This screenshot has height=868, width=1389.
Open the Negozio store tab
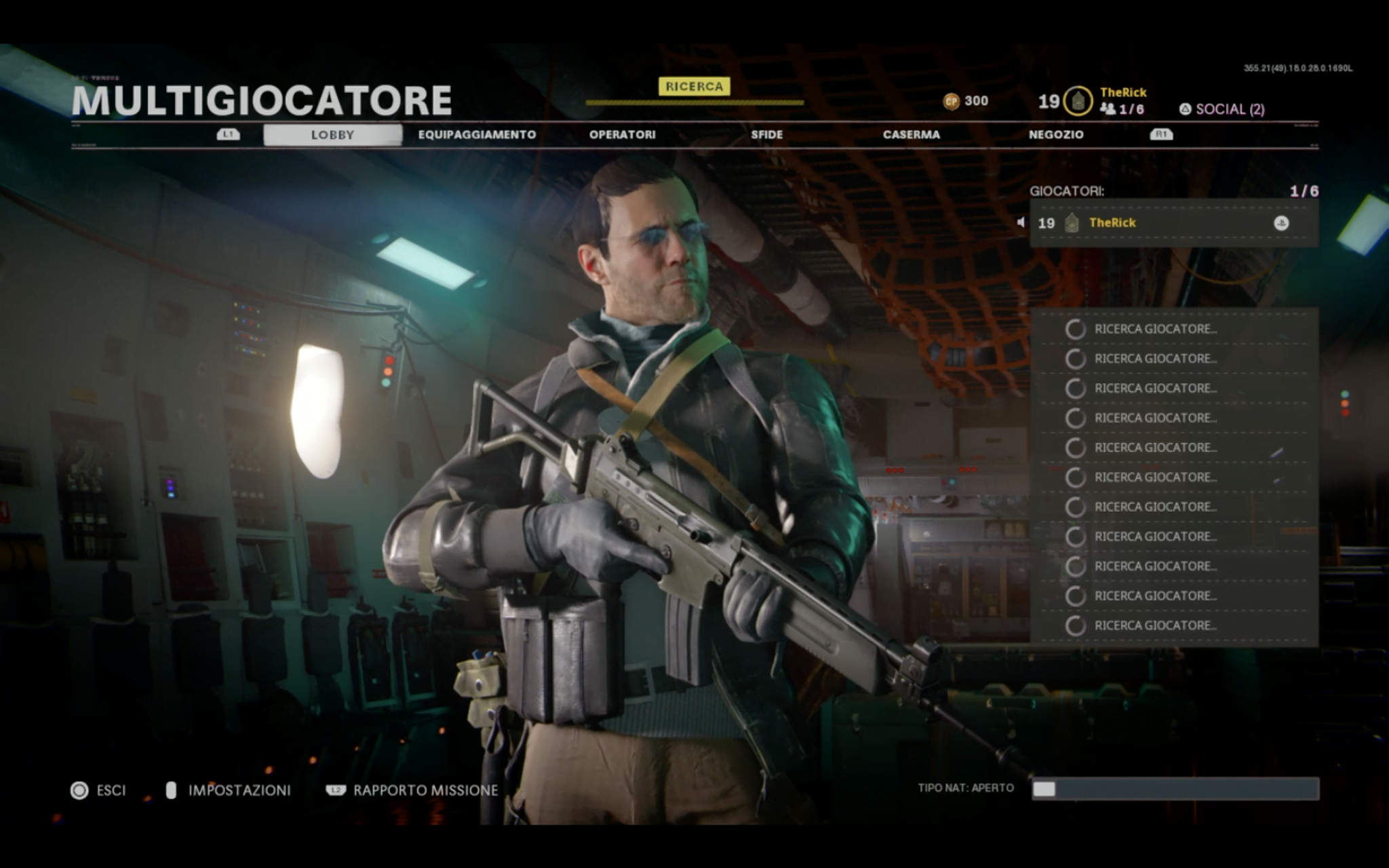click(x=1055, y=134)
